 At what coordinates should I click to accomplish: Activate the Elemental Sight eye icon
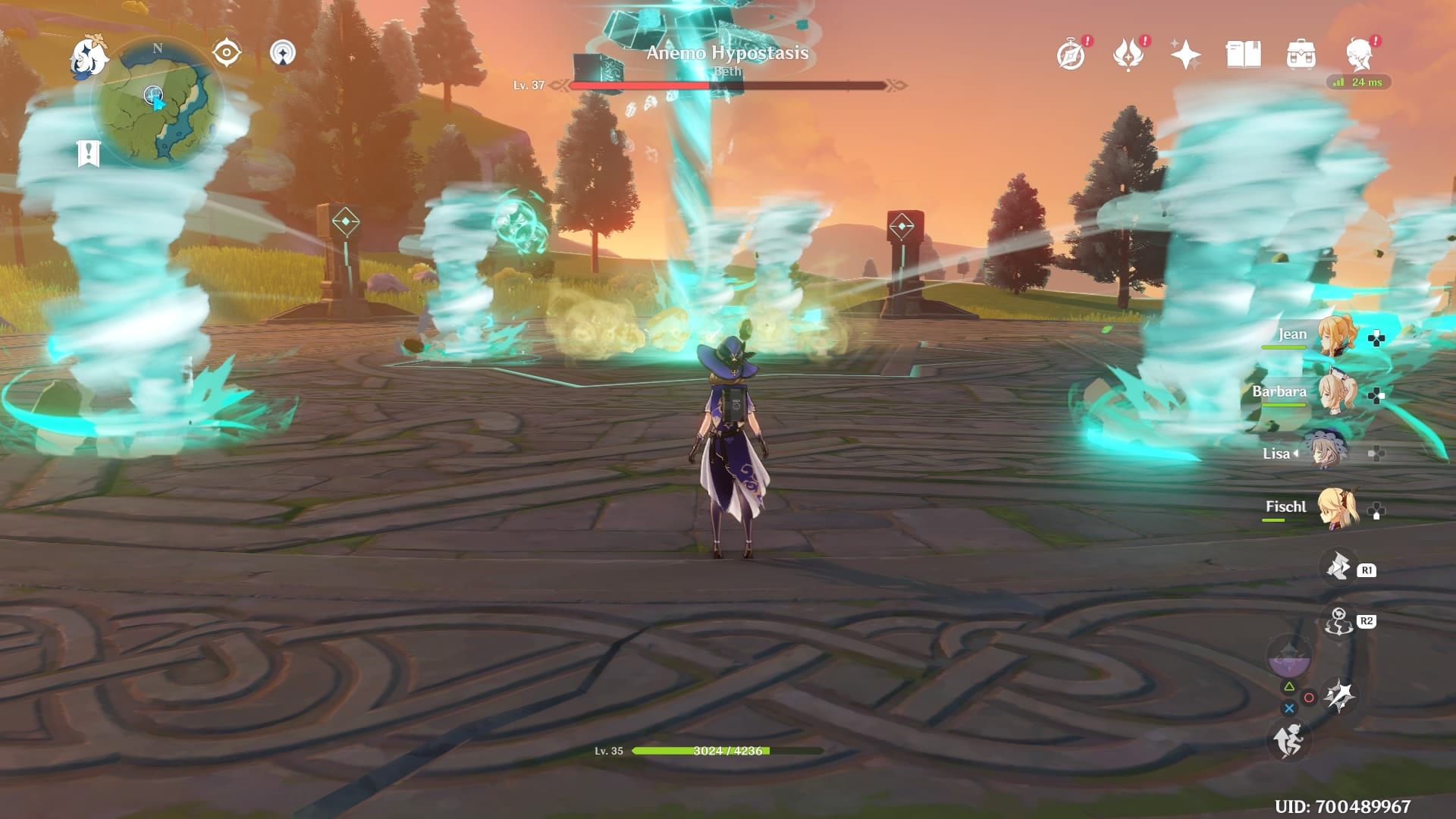click(x=225, y=52)
